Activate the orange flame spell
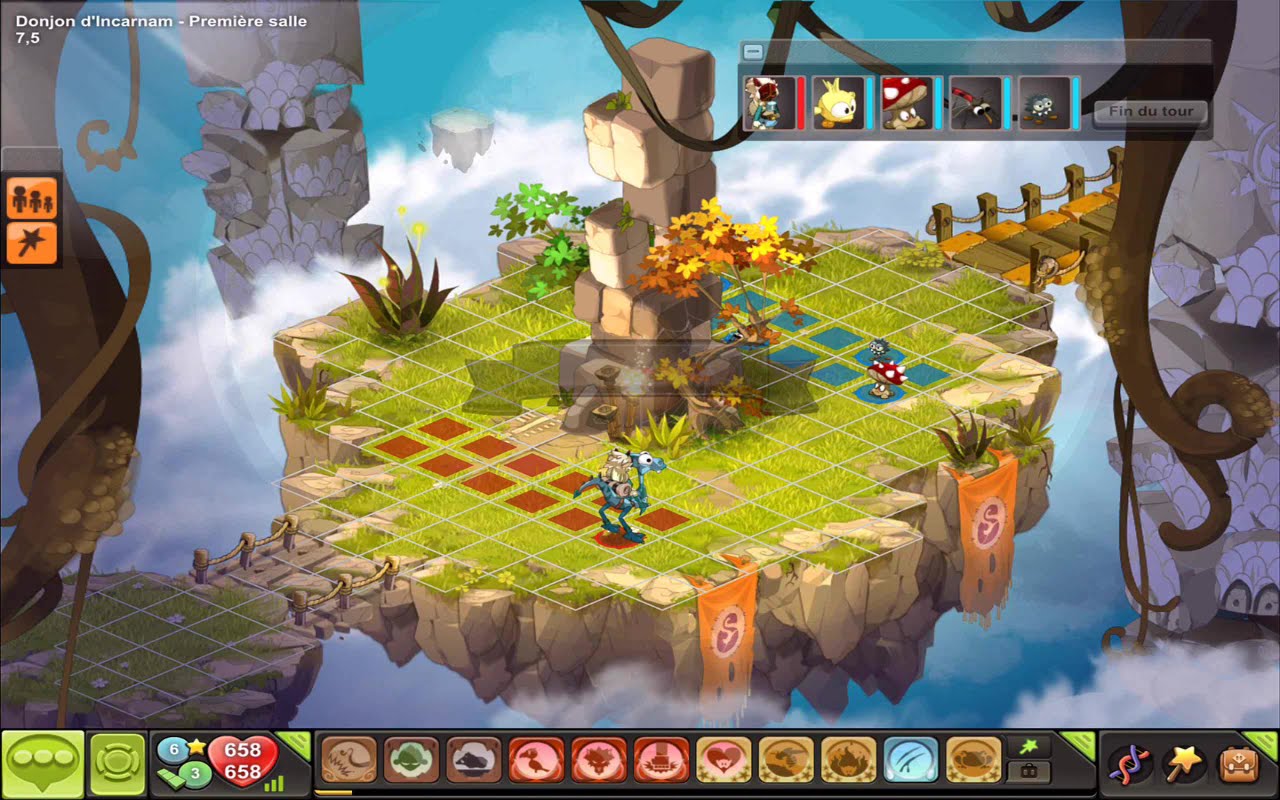Viewport: 1280px width, 800px height. pyautogui.click(x=848, y=760)
